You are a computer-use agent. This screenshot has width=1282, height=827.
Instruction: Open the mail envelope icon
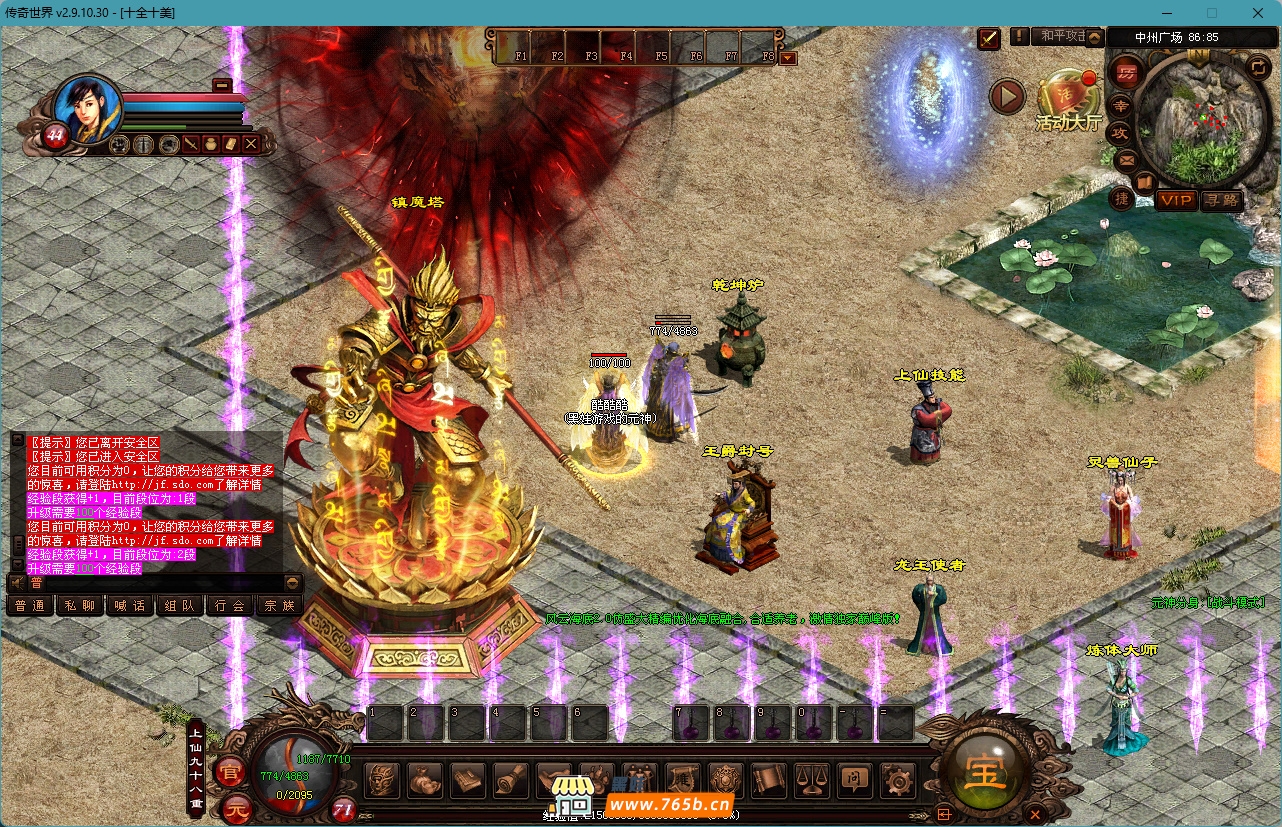pos(1127,160)
